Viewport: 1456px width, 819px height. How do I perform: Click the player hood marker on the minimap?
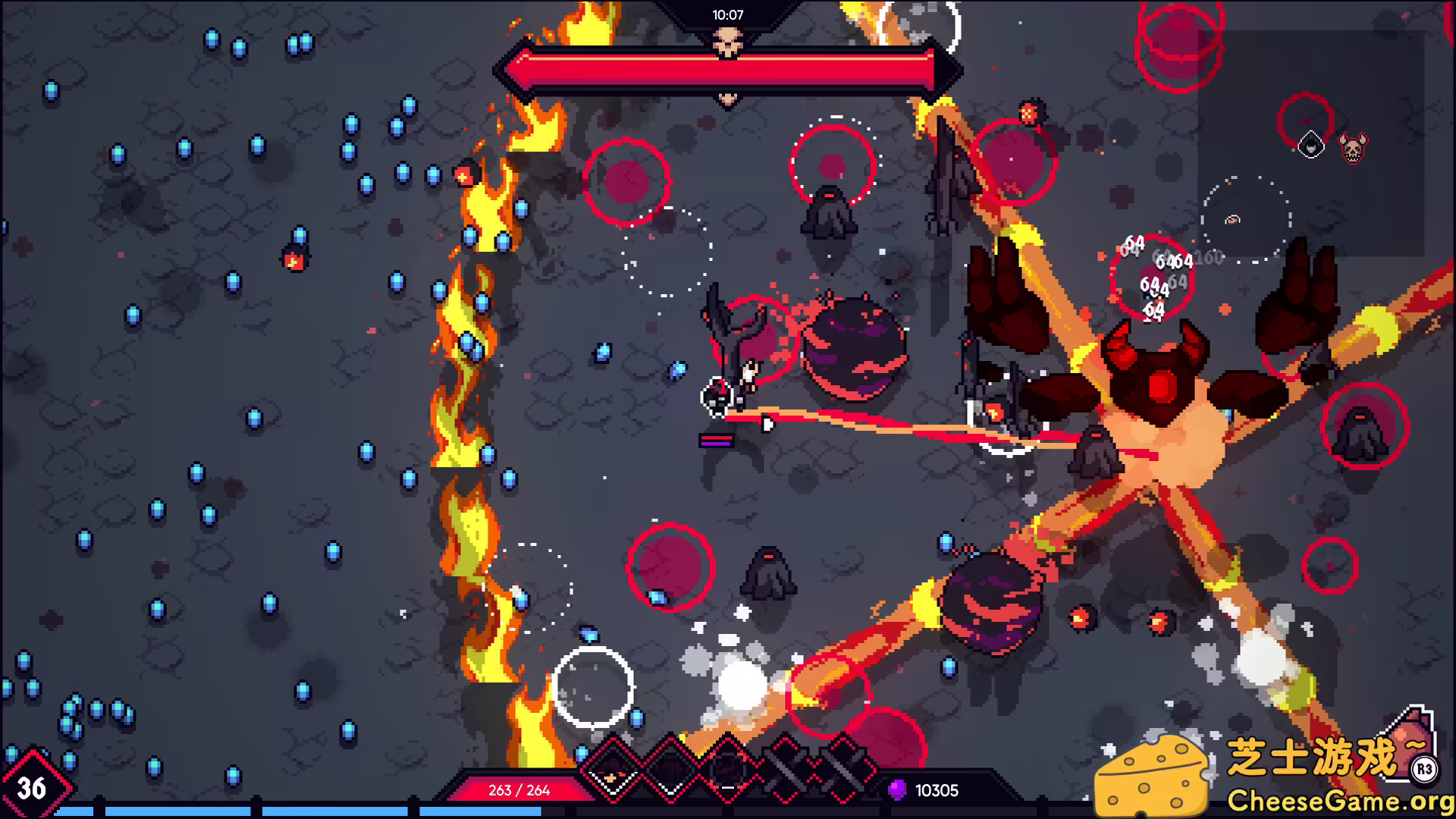tap(1310, 144)
